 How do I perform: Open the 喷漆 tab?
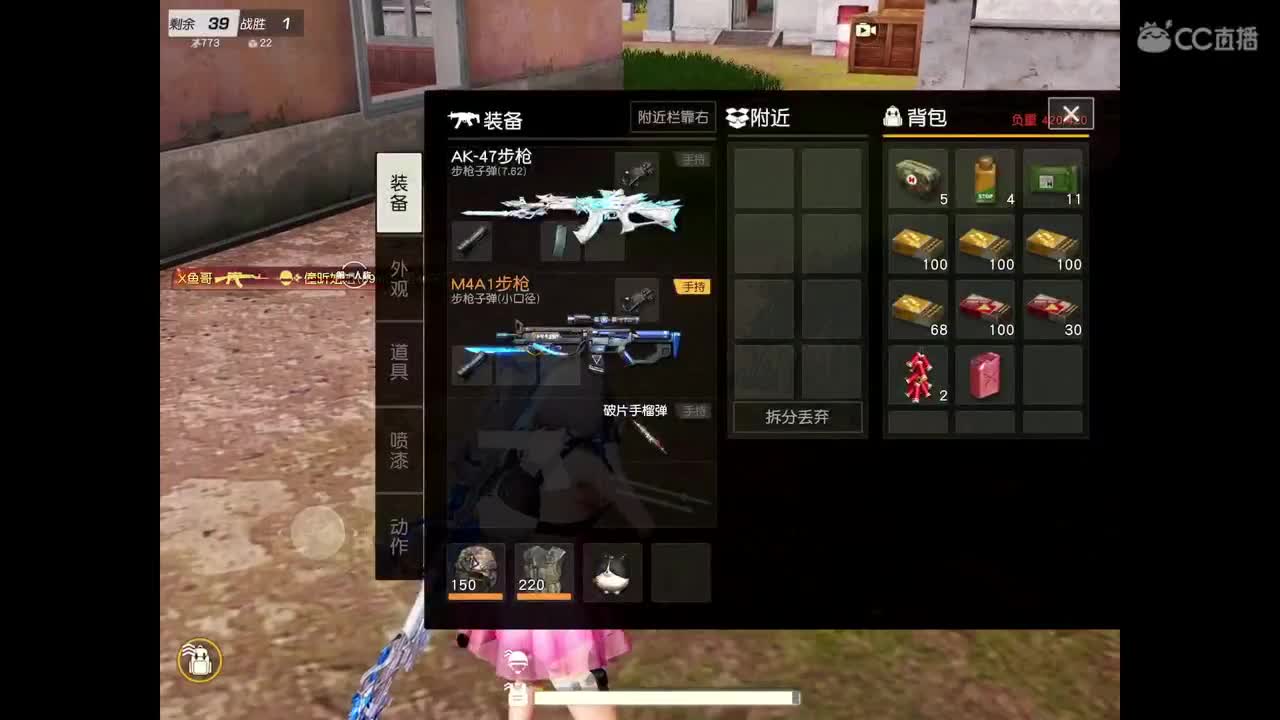399,448
